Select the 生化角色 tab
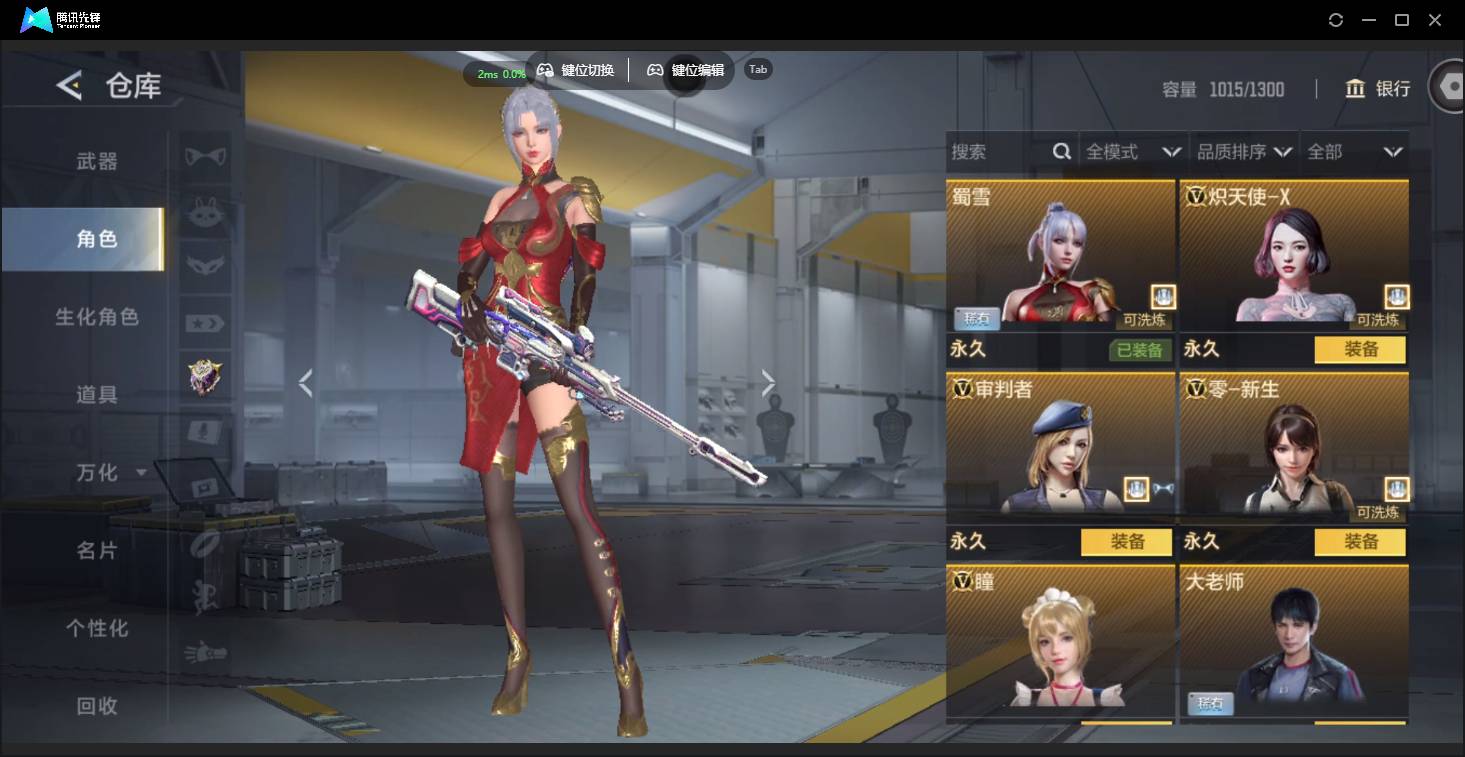This screenshot has width=1465, height=757. pos(97,317)
